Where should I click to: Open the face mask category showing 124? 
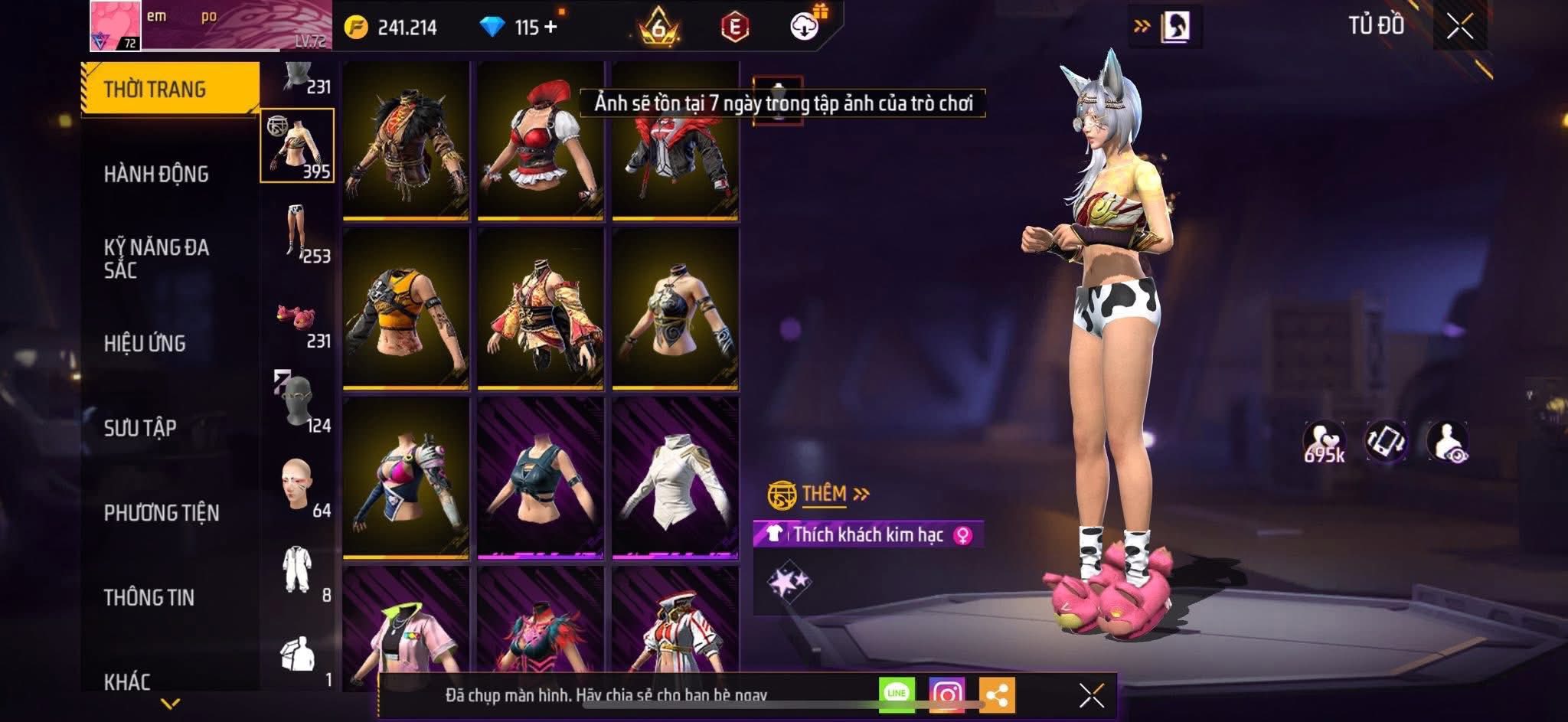298,402
